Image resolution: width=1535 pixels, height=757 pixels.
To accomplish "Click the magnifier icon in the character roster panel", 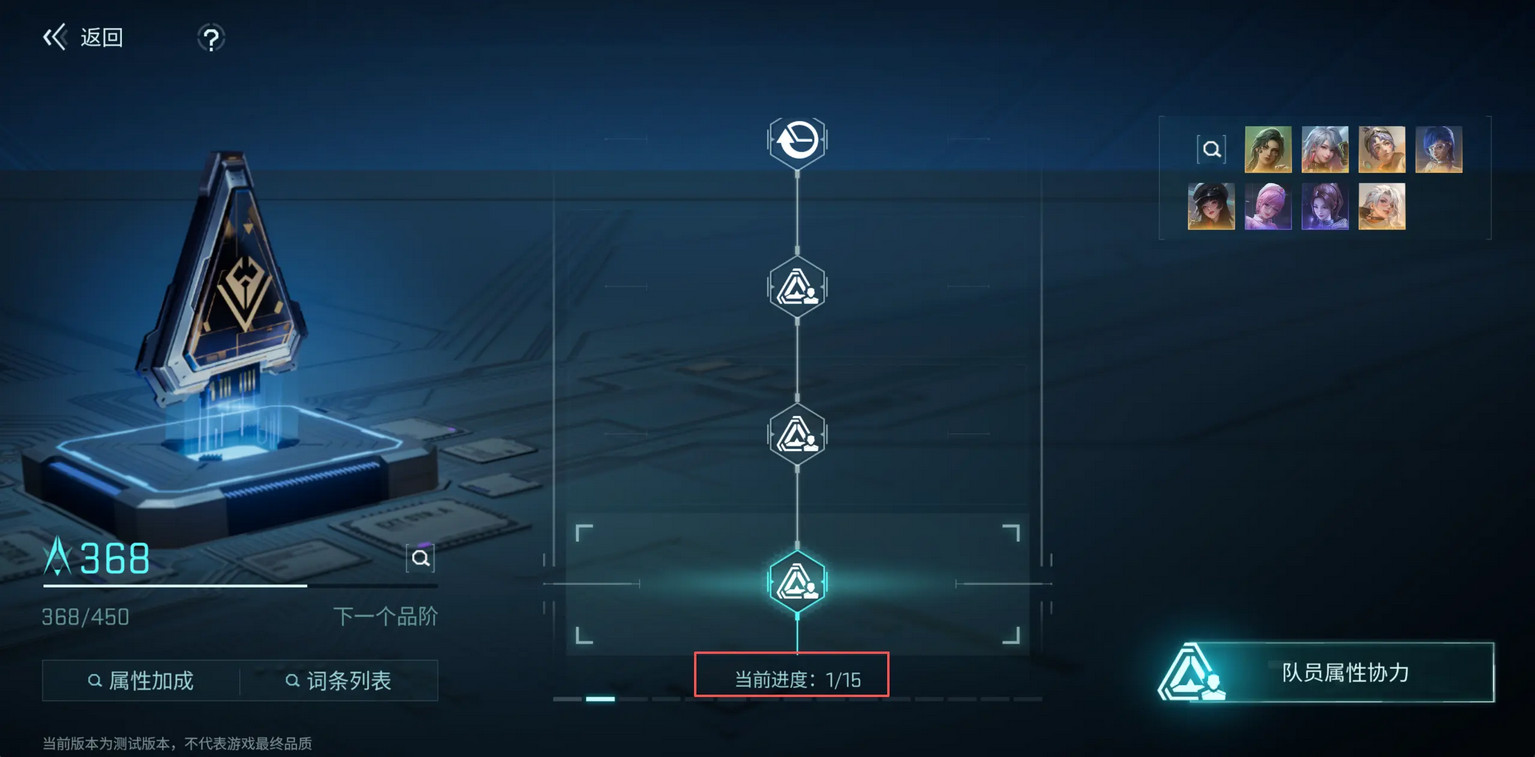I will (x=1211, y=148).
